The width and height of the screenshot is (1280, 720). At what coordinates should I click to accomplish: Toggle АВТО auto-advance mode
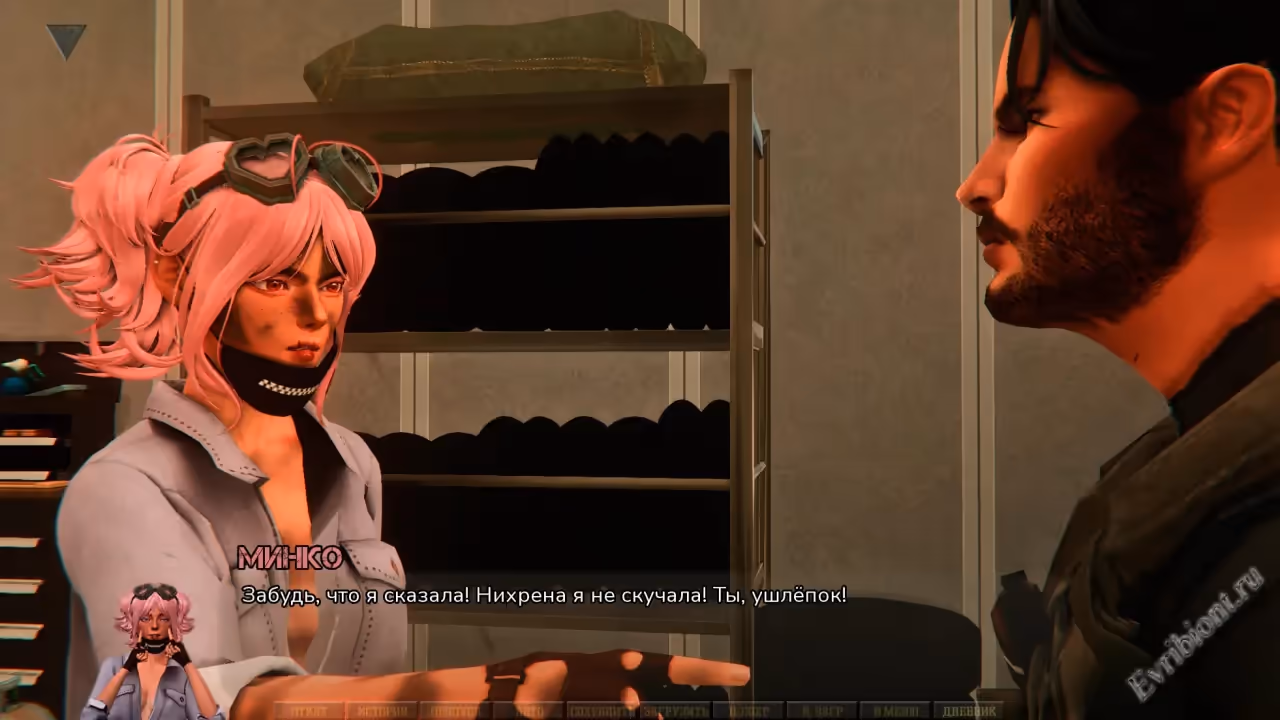tap(525, 711)
